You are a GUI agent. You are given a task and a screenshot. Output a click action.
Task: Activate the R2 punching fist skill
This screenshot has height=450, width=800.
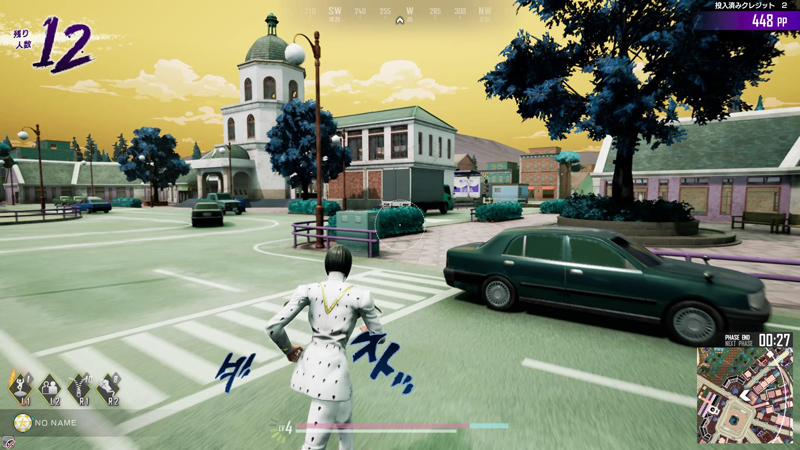[109, 386]
